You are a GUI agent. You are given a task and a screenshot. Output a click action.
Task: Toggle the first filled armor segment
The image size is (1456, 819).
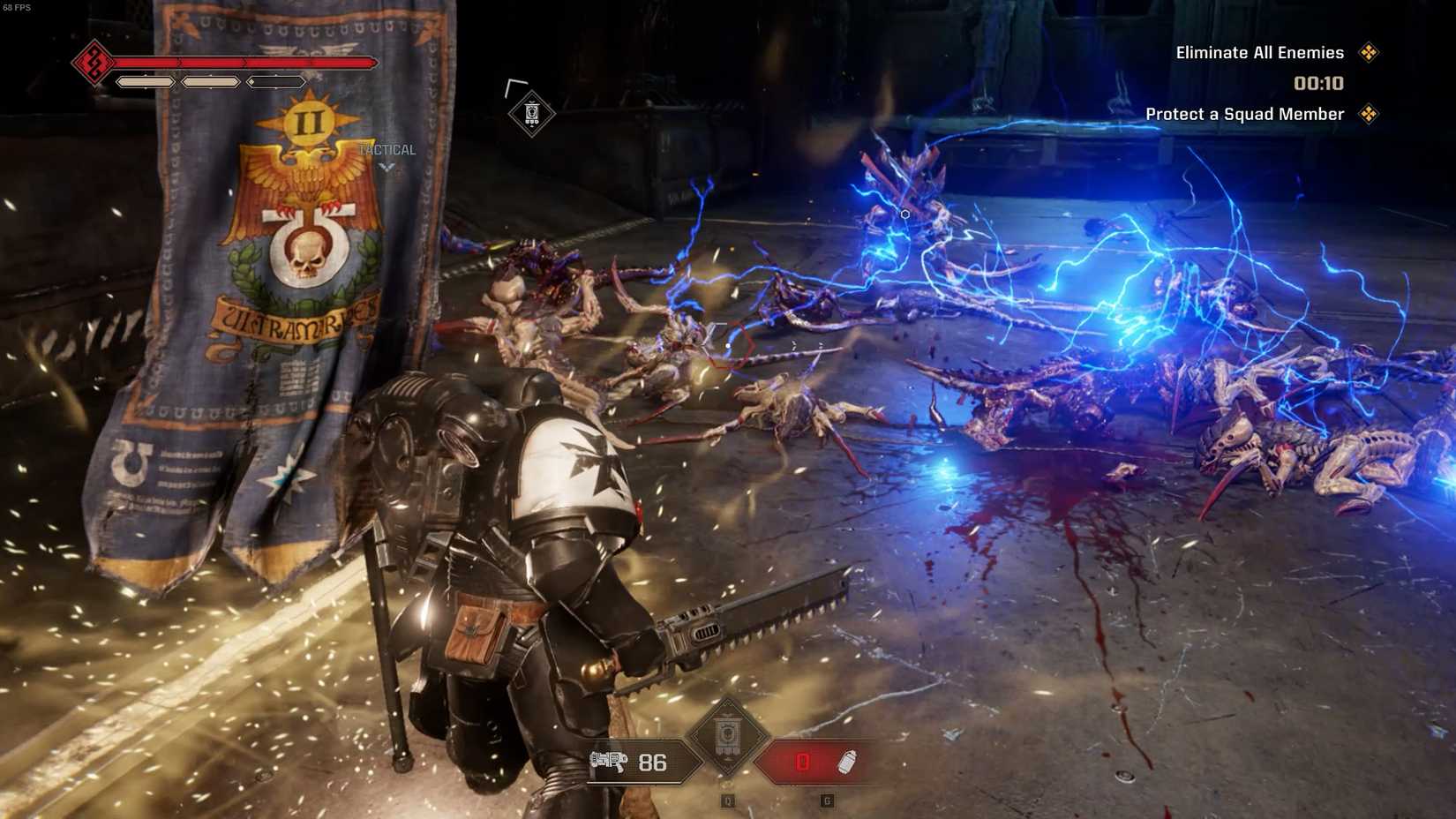146,81
